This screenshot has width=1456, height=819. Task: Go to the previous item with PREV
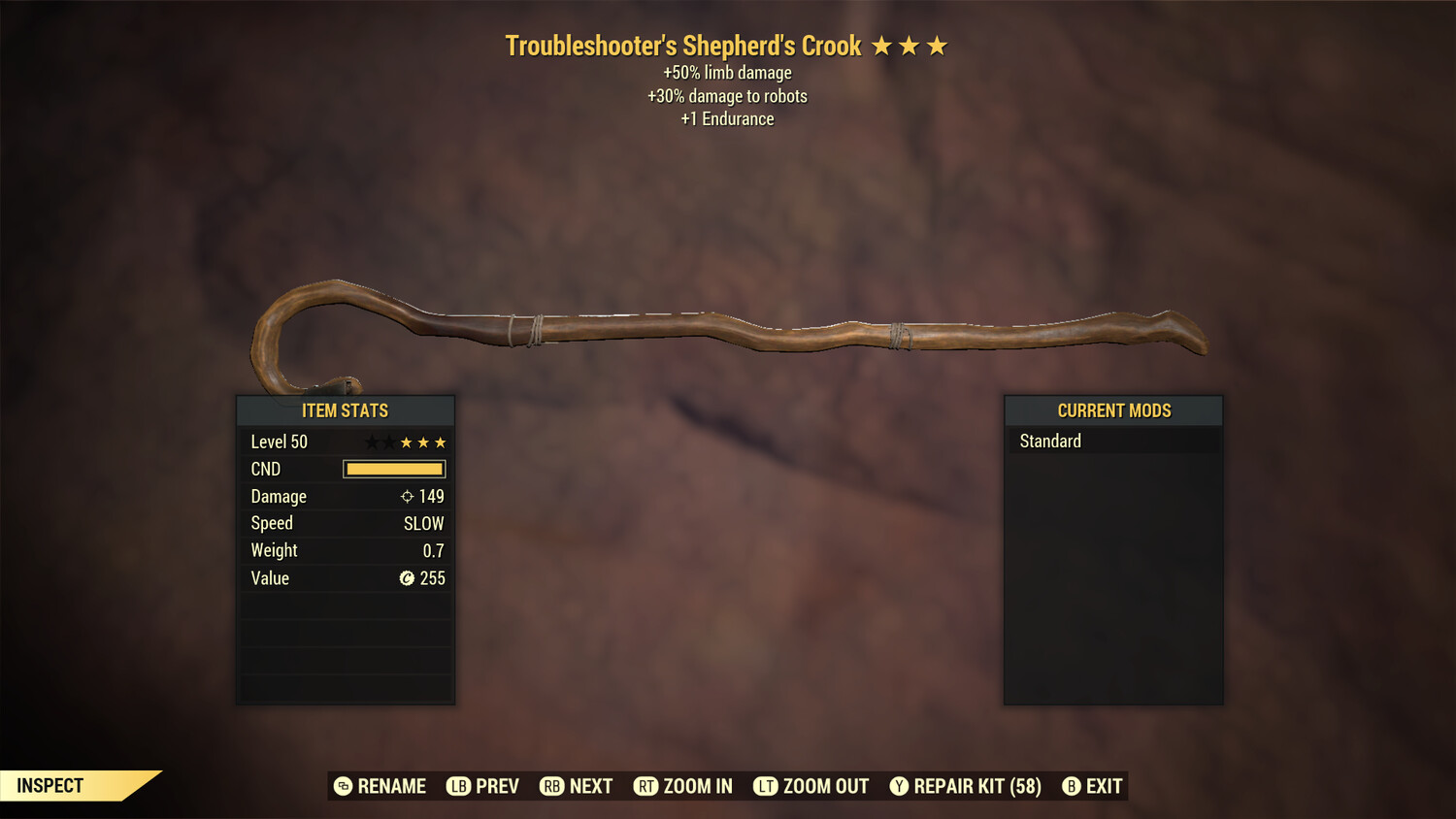coord(483,786)
